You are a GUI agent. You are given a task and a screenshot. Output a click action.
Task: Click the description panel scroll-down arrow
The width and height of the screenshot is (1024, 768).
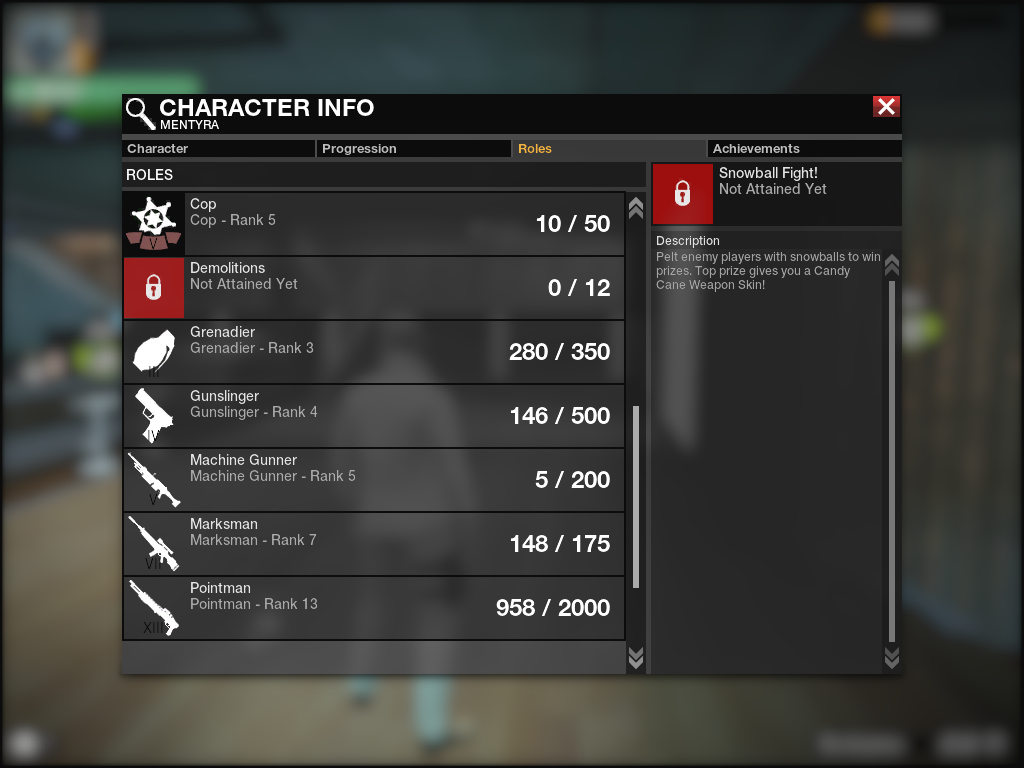892,657
